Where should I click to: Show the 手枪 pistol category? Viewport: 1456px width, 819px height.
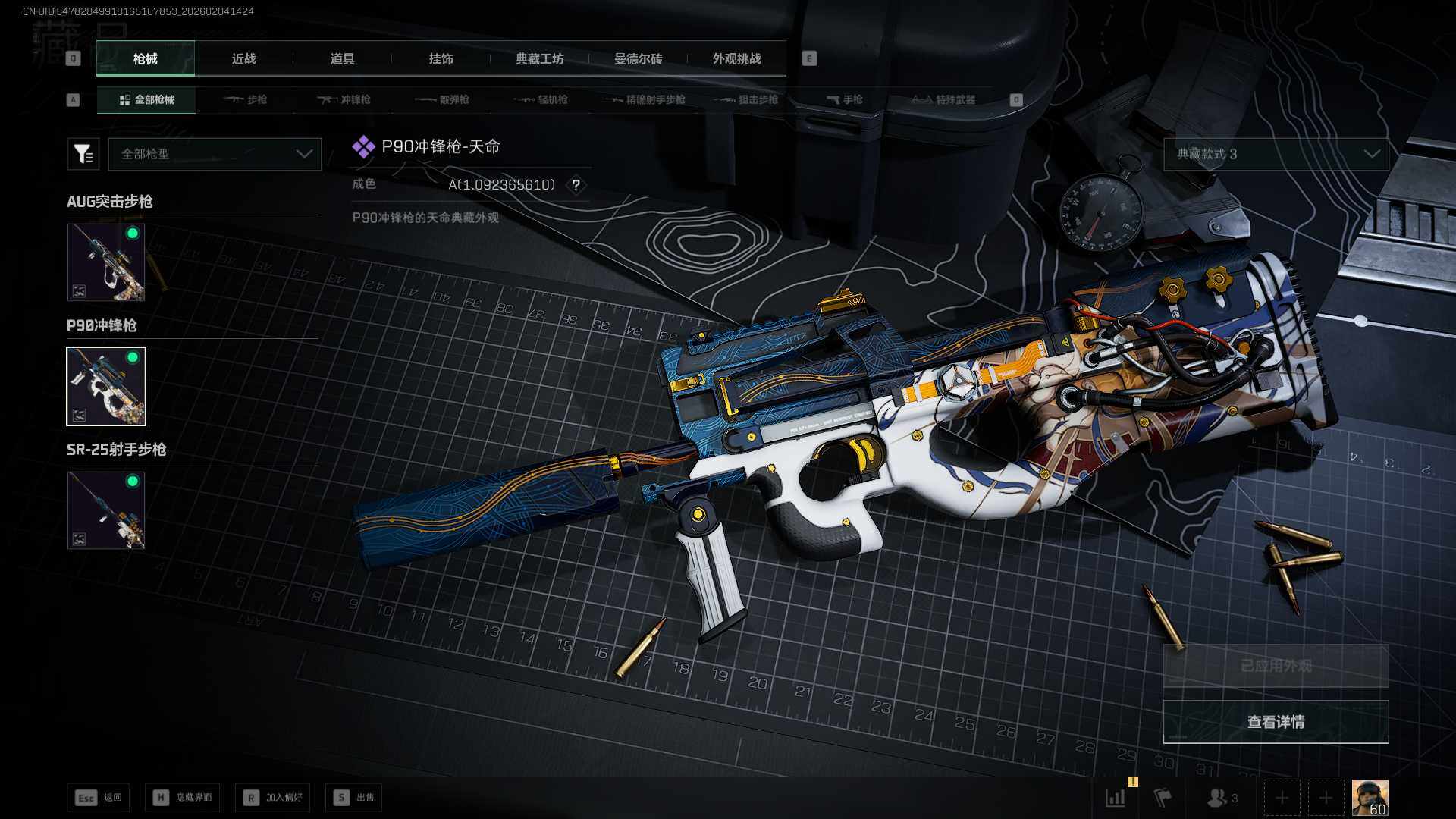(x=845, y=100)
